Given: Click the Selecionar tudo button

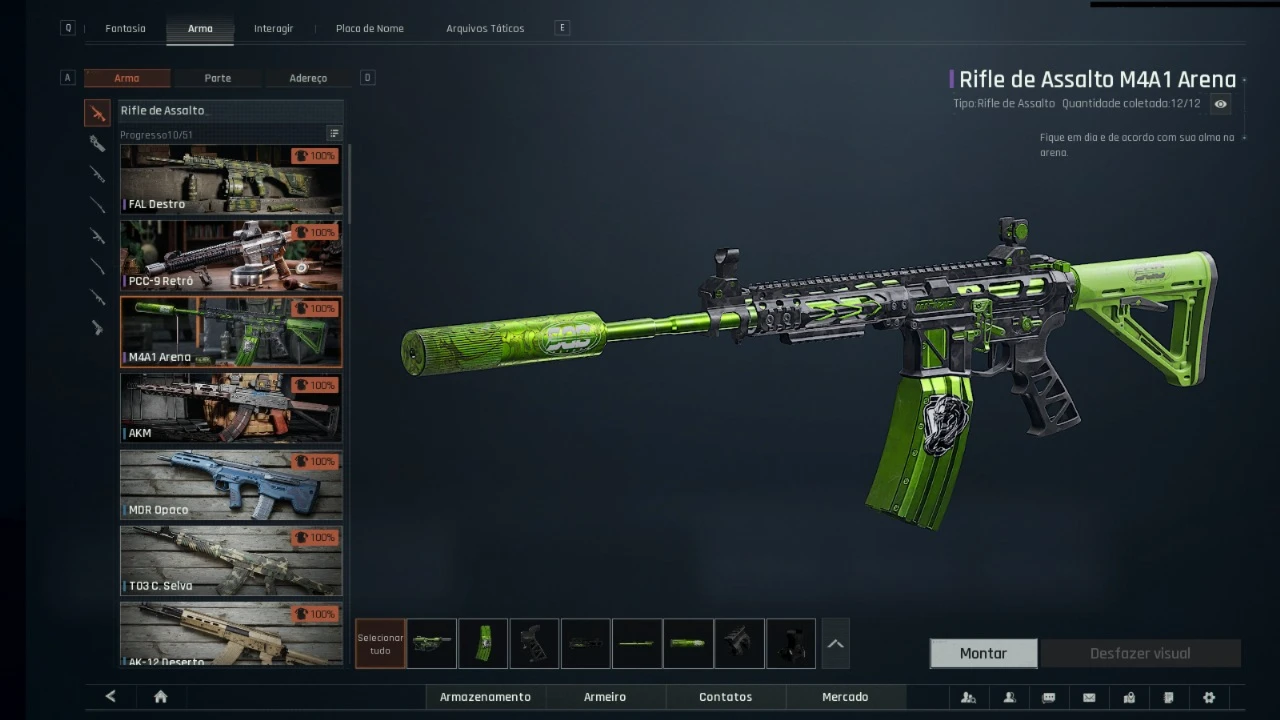Looking at the screenshot, I should point(380,644).
